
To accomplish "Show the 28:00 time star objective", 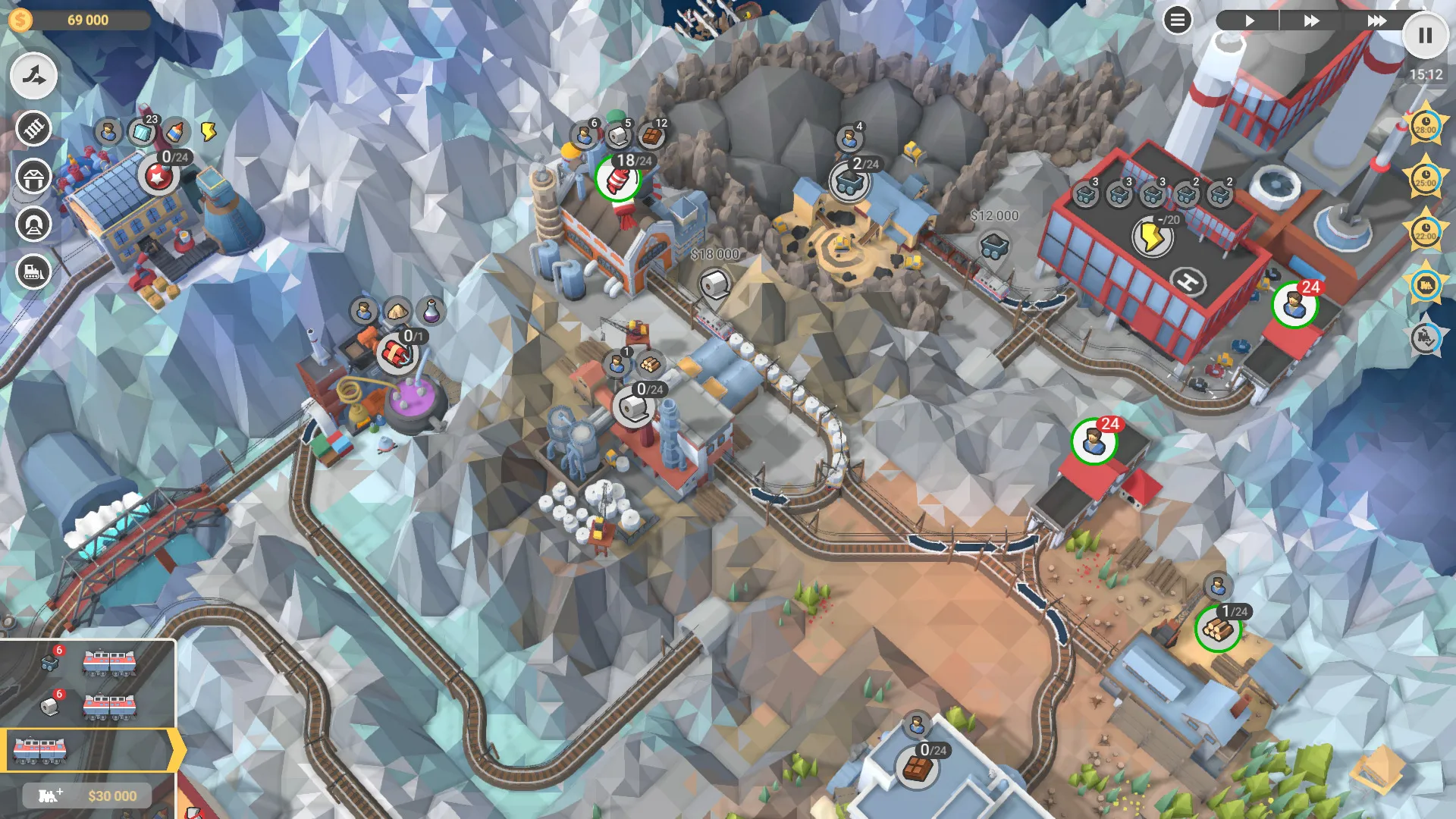I will pos(1425,124).
